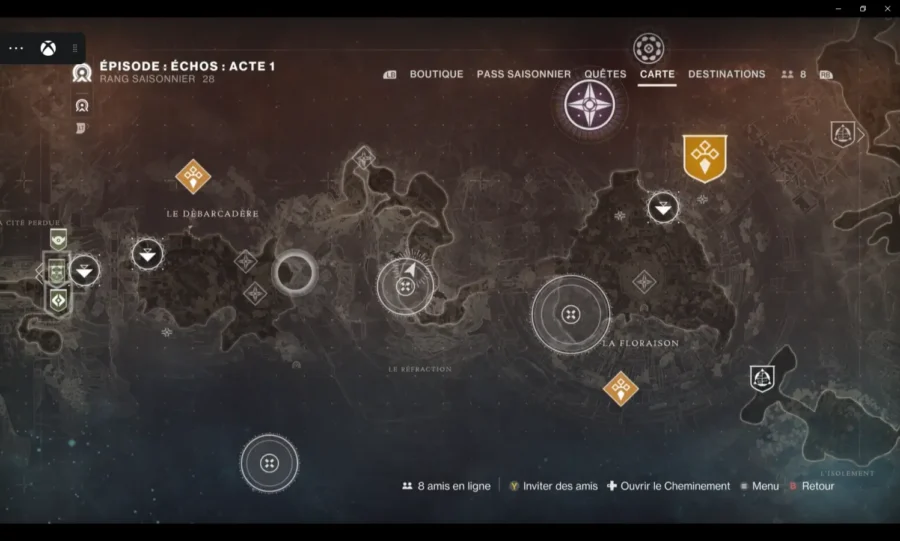Image resolution: width=900 pixels, height=541 pixels.
Task: Switch to the Pass Saisonnier tab
Action: pyautogui.click(x=523, y=74)
